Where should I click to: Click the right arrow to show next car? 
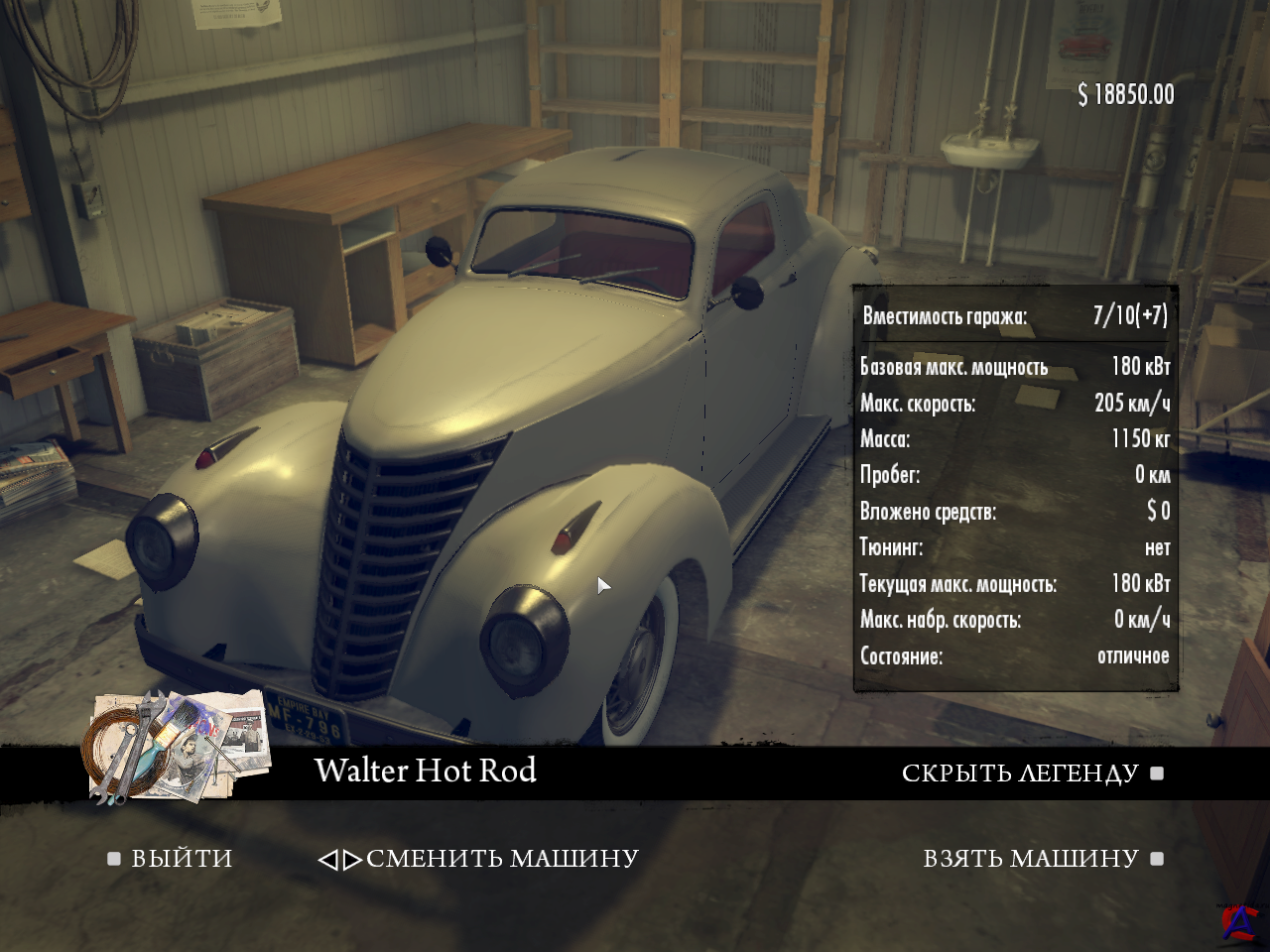click(352, 860)
